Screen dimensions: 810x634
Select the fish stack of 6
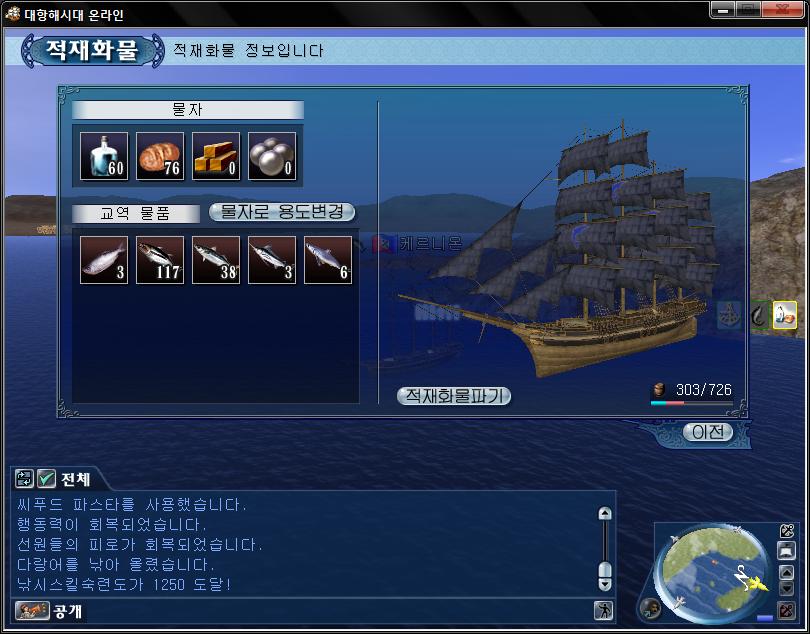[328, 260]
